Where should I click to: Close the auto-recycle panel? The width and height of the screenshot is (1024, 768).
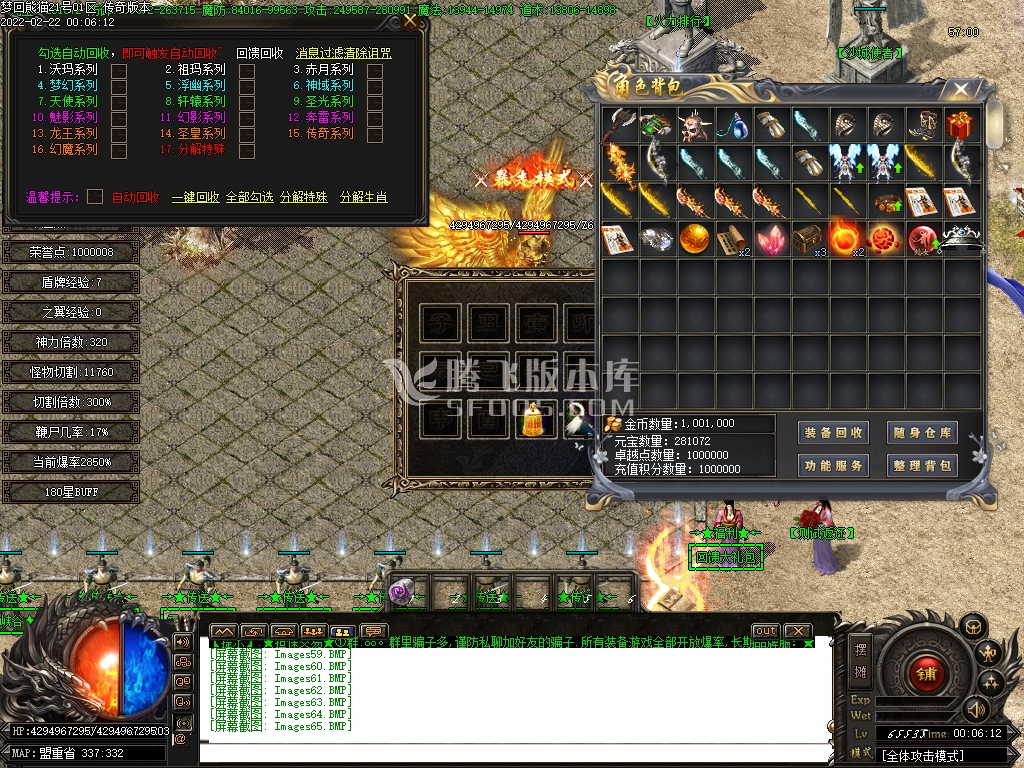[410, 20]
